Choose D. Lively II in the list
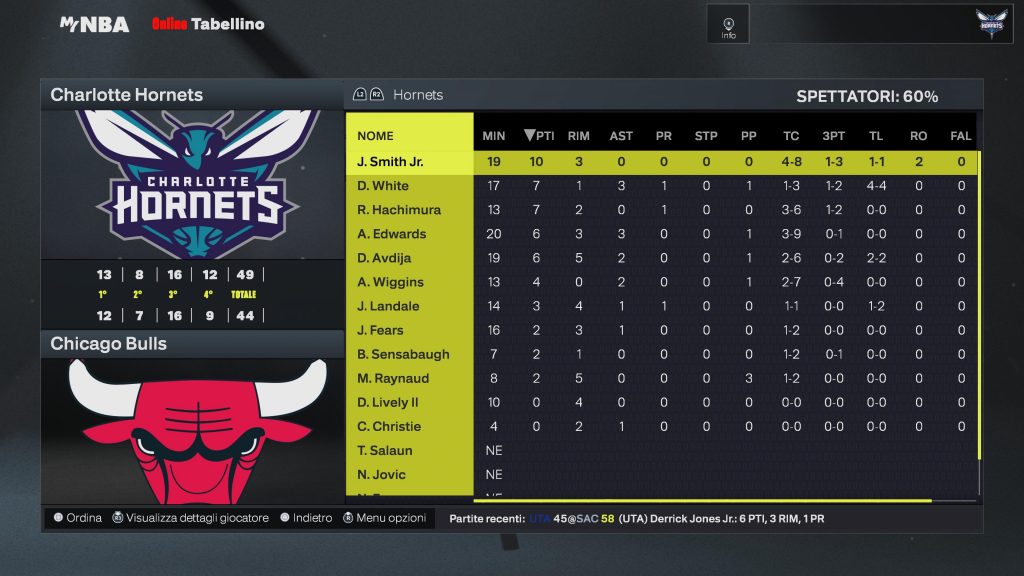The width and height of the screenshot is (1024, 576). 388,402
